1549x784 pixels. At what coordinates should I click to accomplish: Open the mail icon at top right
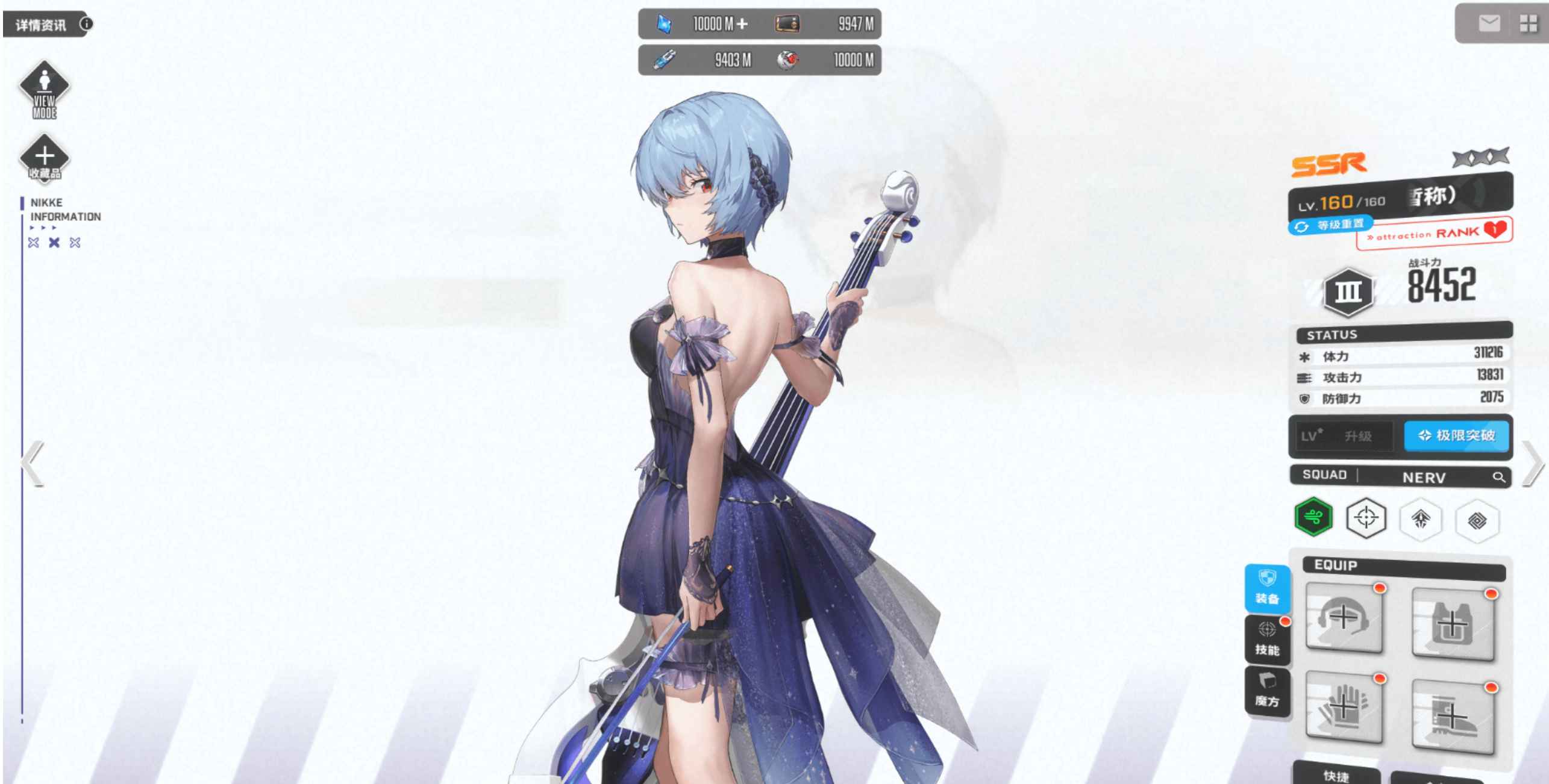[x=1489, y=23]
